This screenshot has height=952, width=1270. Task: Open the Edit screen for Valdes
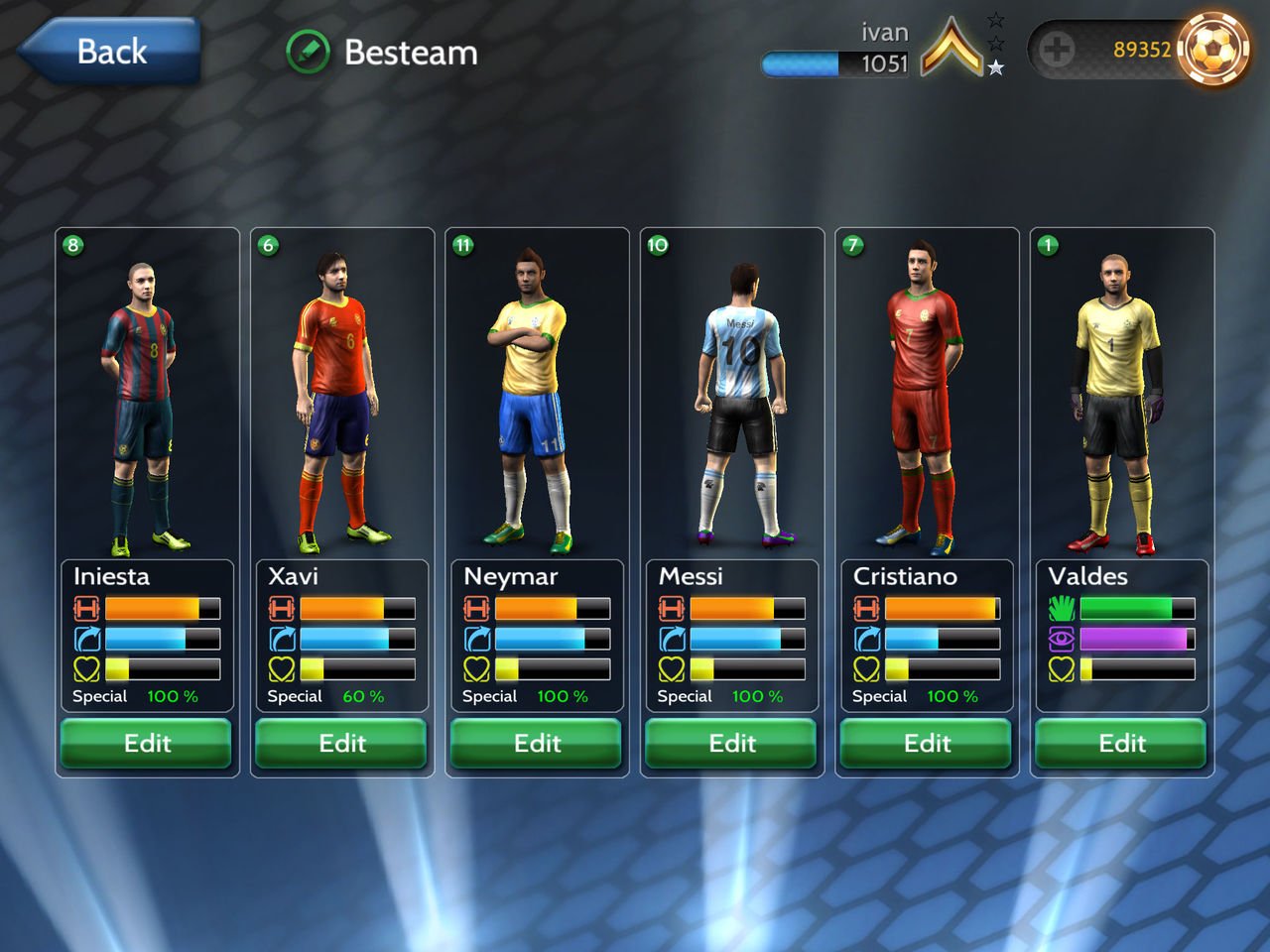pyautogui.click(x=1121, y=744)
